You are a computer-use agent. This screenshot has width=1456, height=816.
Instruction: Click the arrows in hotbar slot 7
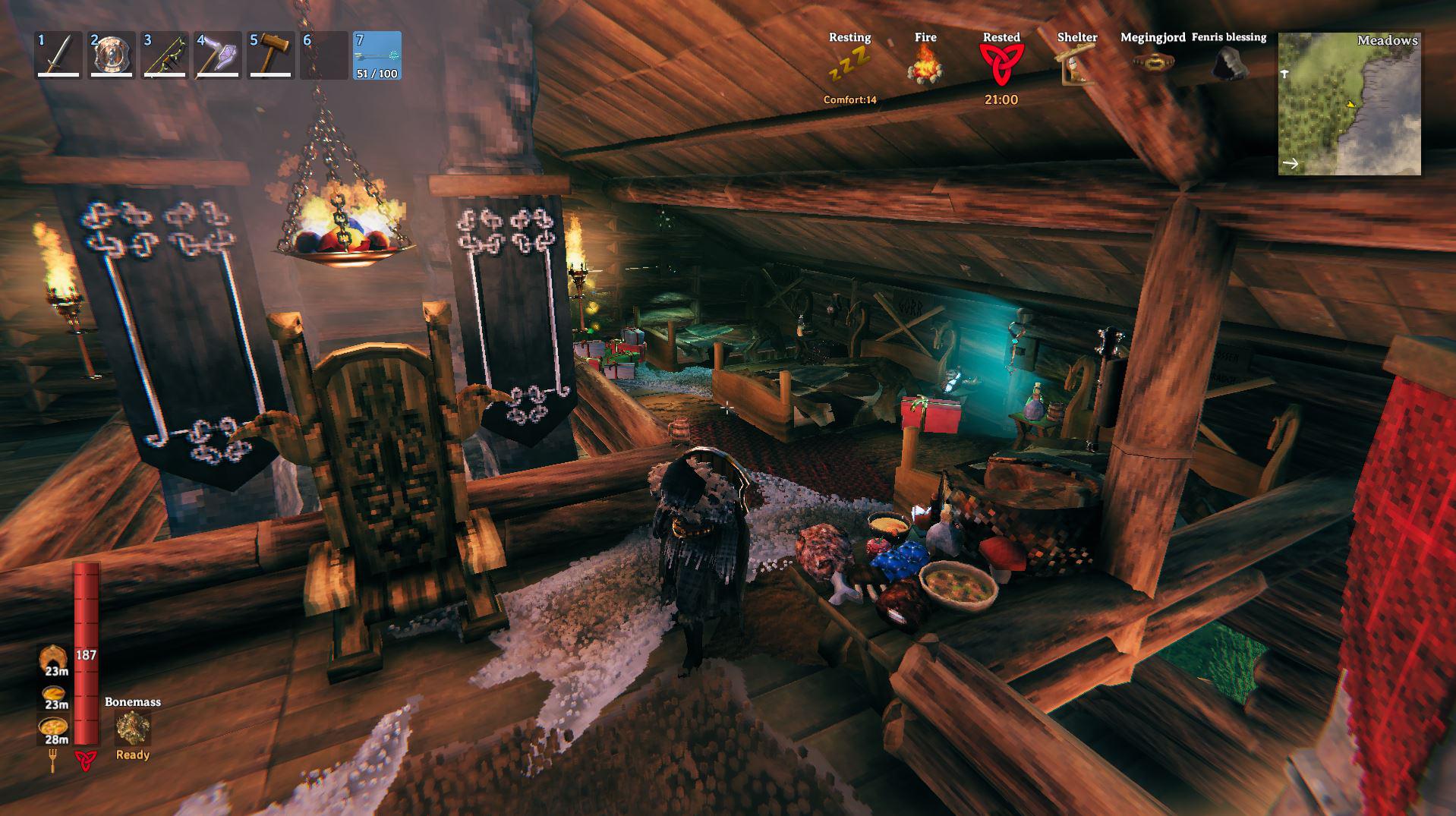tap(376, 56)
